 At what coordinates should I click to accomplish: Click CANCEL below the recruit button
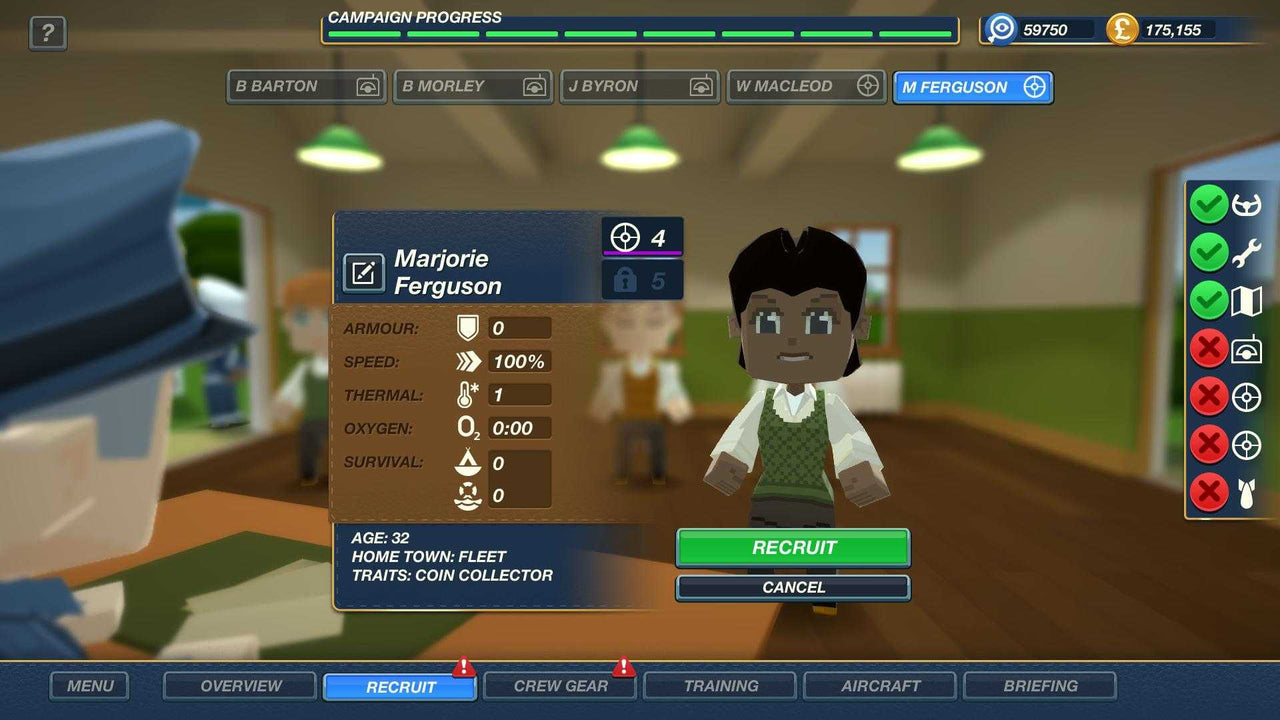792,588
